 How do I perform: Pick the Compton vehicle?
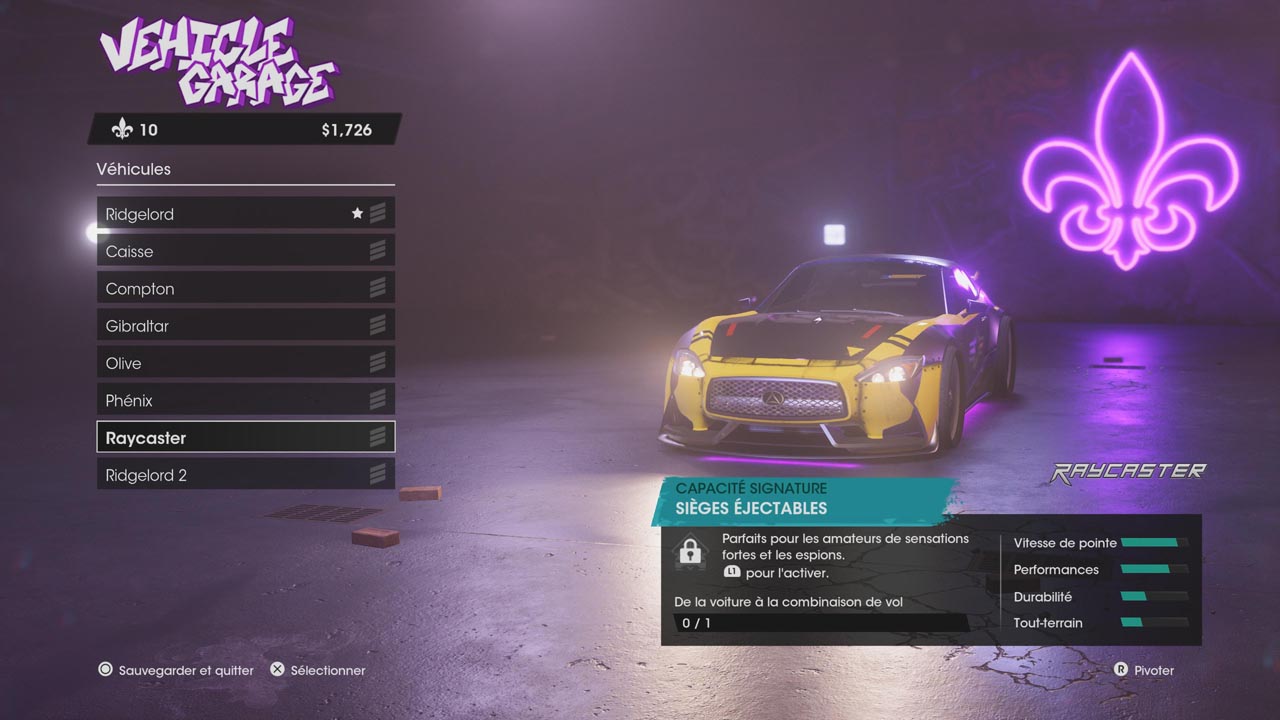click(245, 289)
